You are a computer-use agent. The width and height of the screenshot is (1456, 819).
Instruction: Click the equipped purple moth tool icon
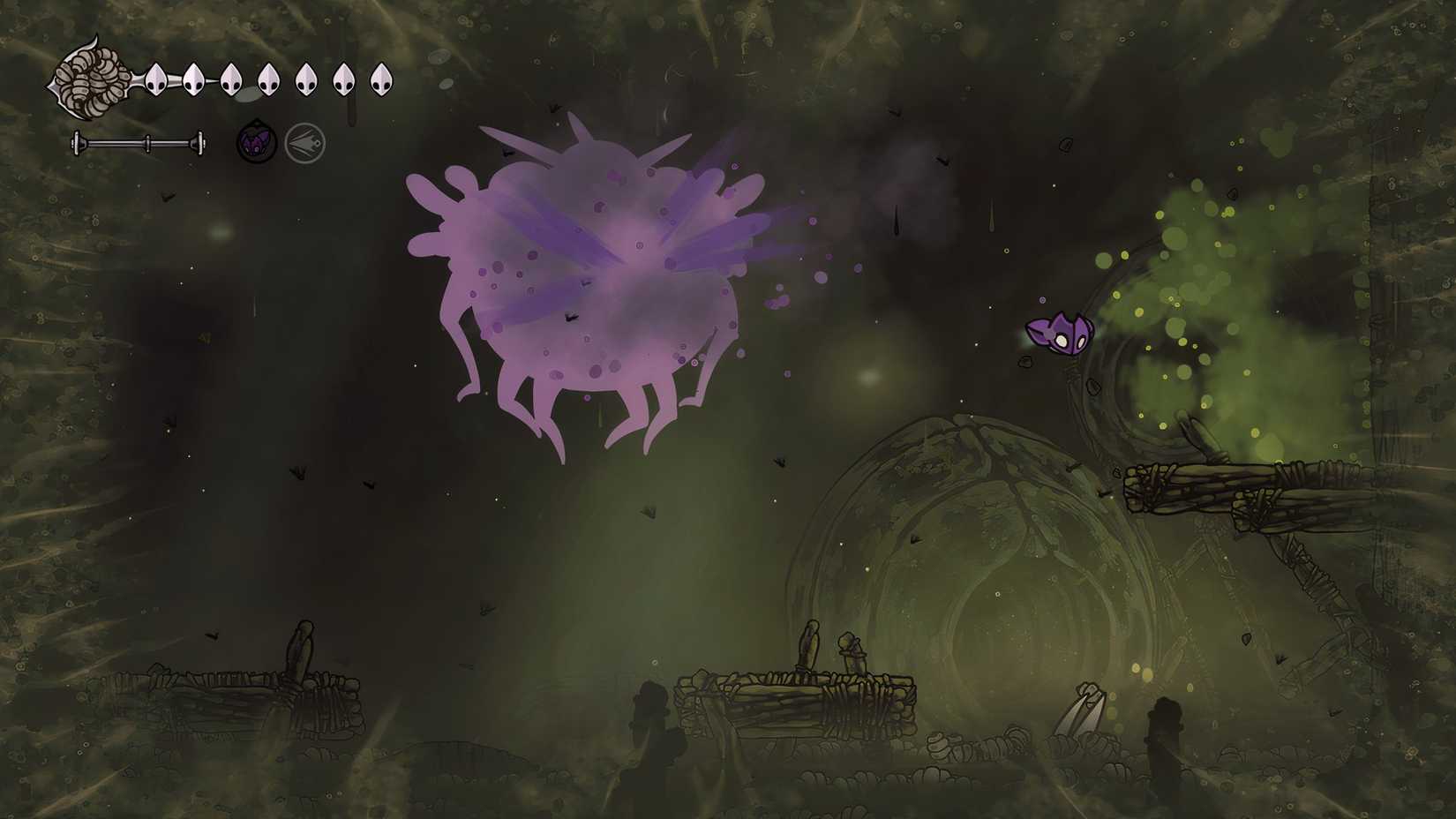click(257, 139)
